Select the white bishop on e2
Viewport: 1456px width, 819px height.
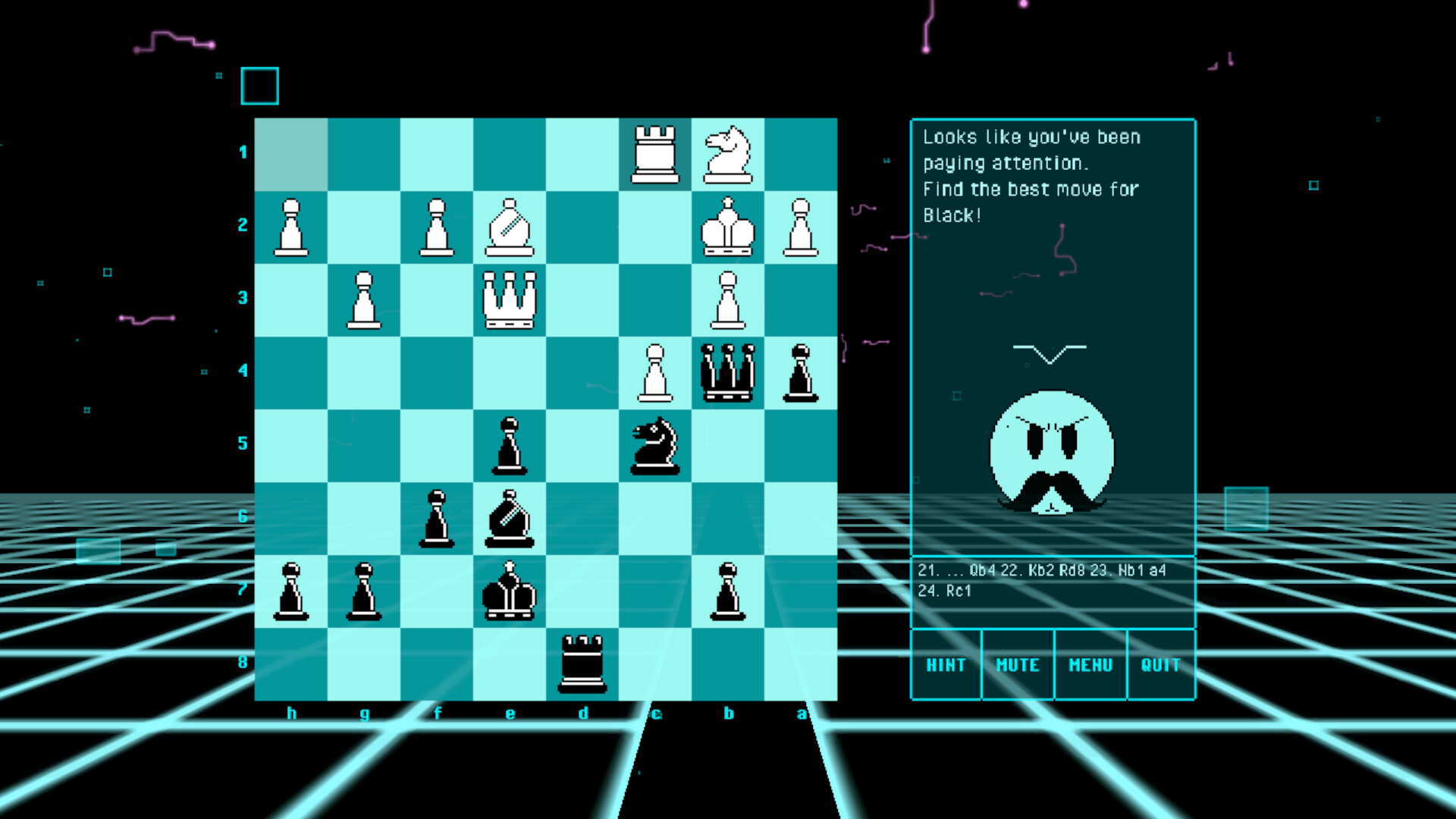(x=510, y=225)
